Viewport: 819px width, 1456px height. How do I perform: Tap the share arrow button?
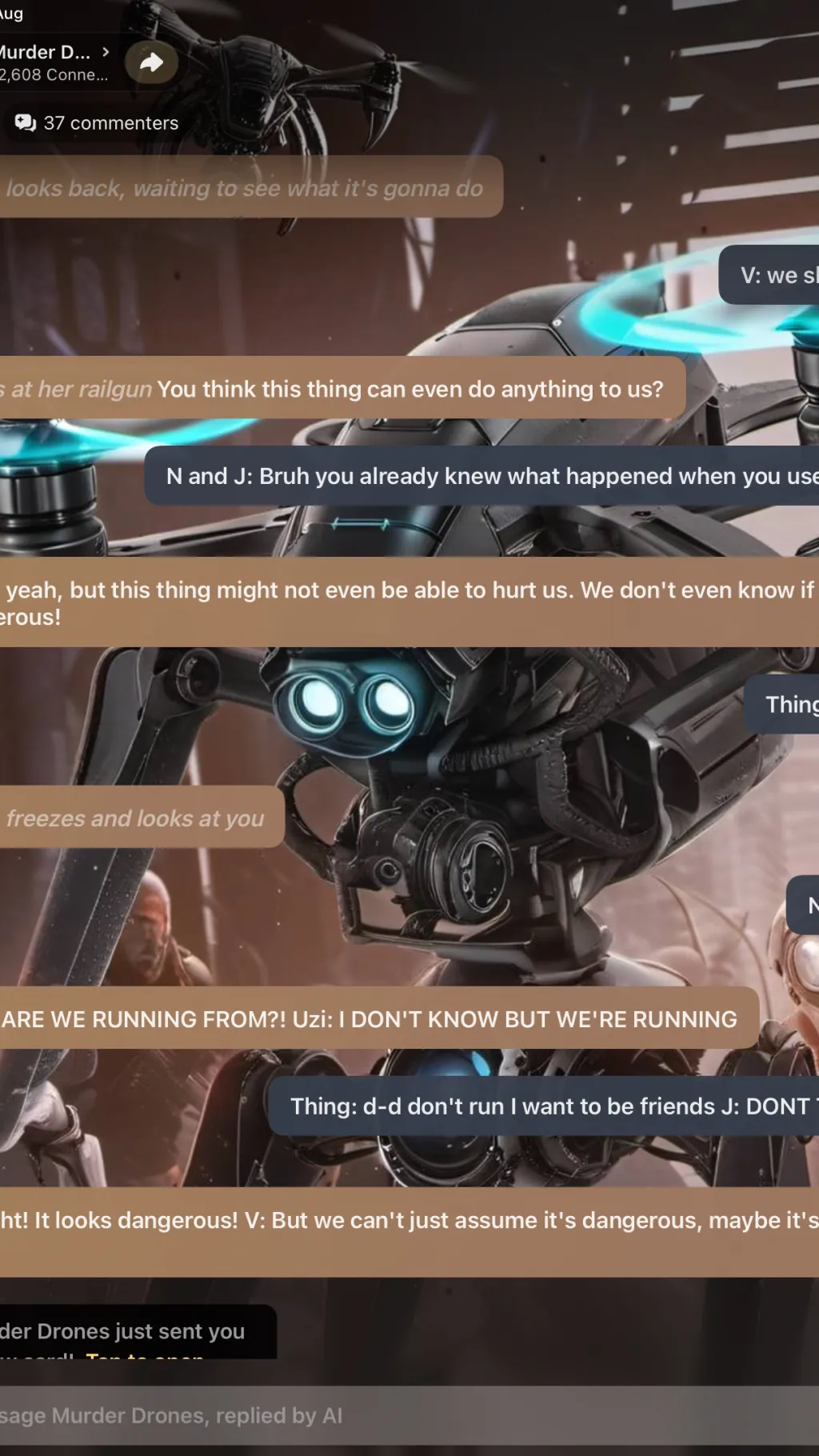[151, 62]
